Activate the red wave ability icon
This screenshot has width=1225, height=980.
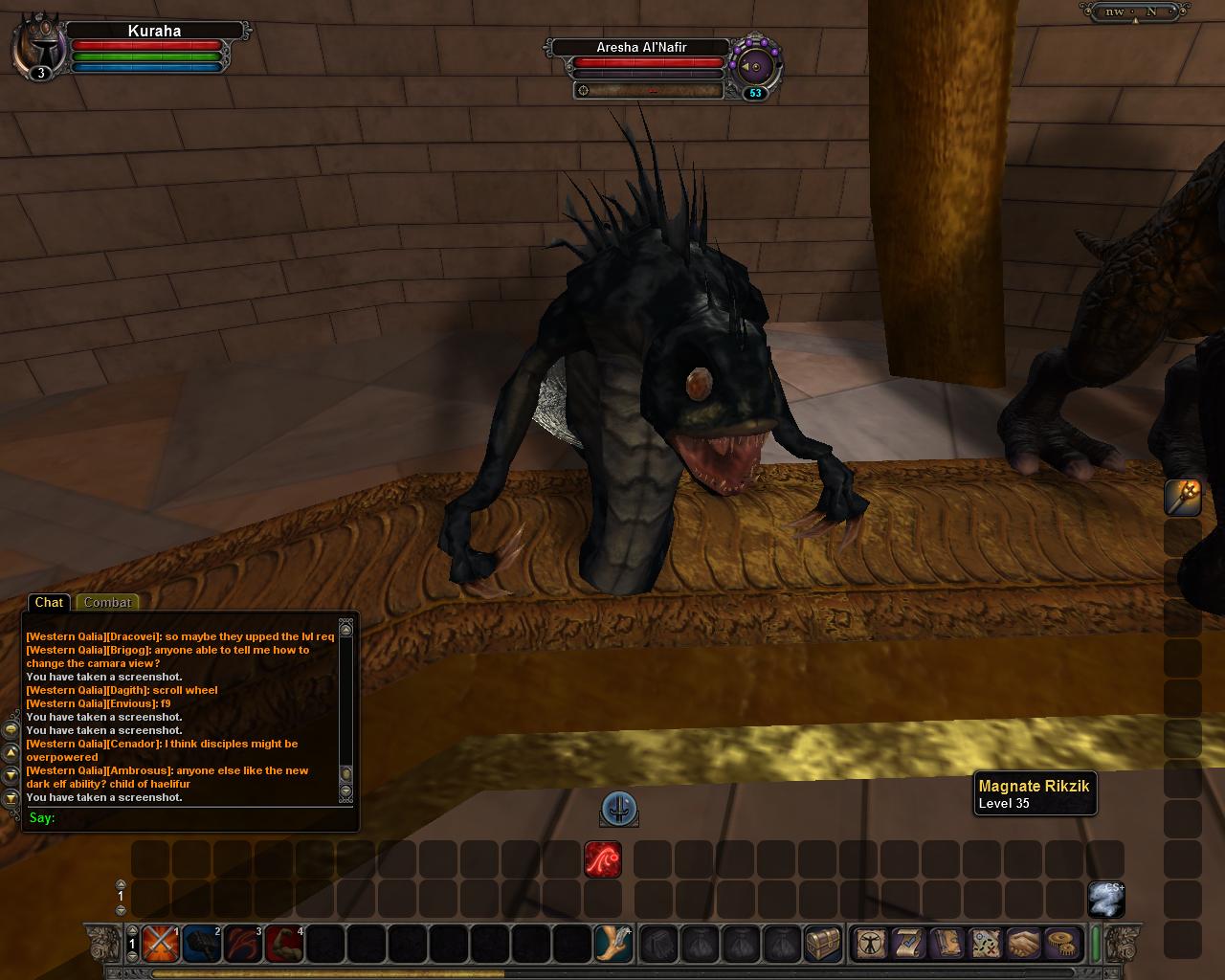click(x=603, y=859)
